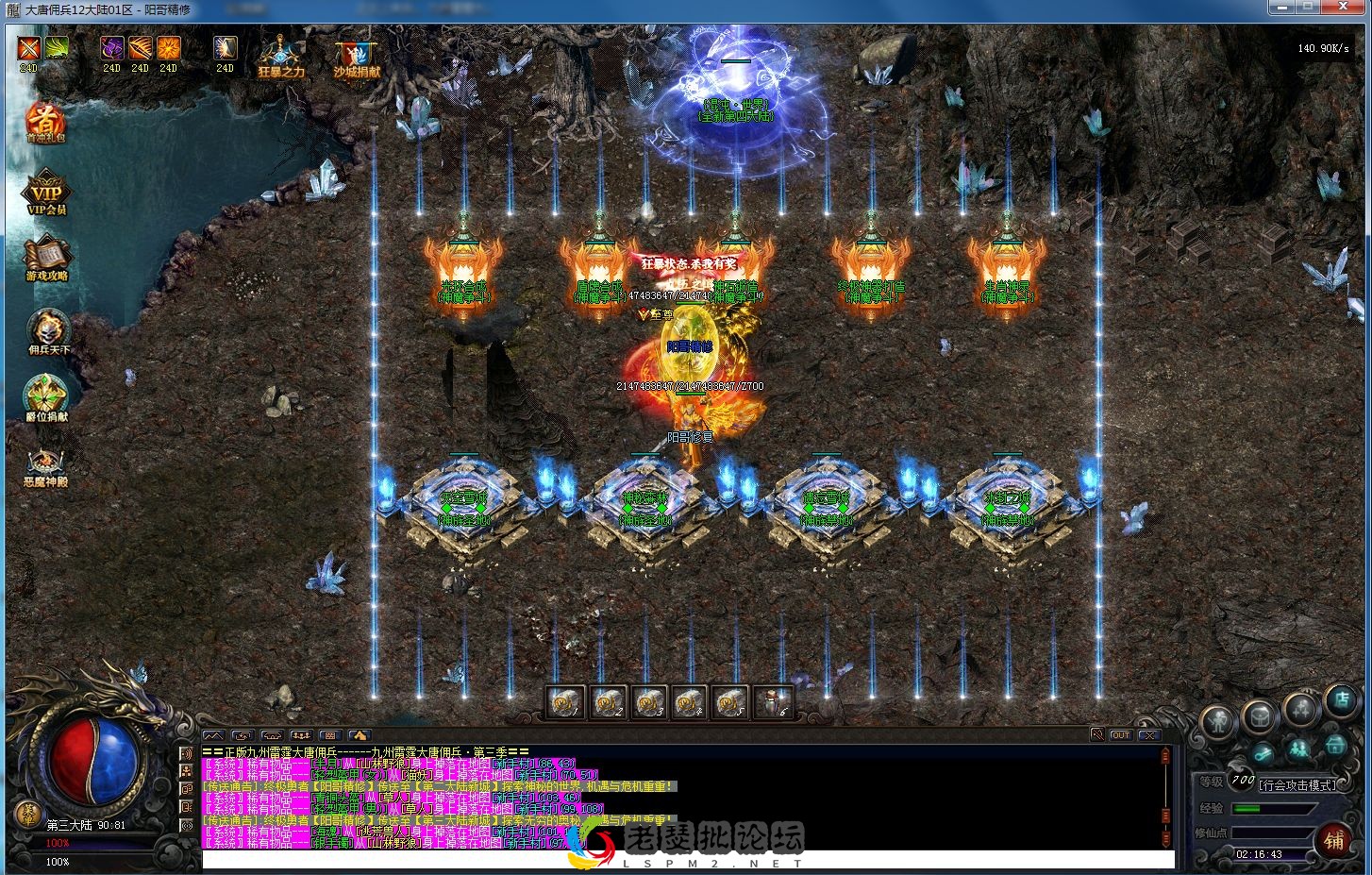Screen dimensions: 1372x875
Task: Open the group members teal orb
Action: tap(1299, 749)
